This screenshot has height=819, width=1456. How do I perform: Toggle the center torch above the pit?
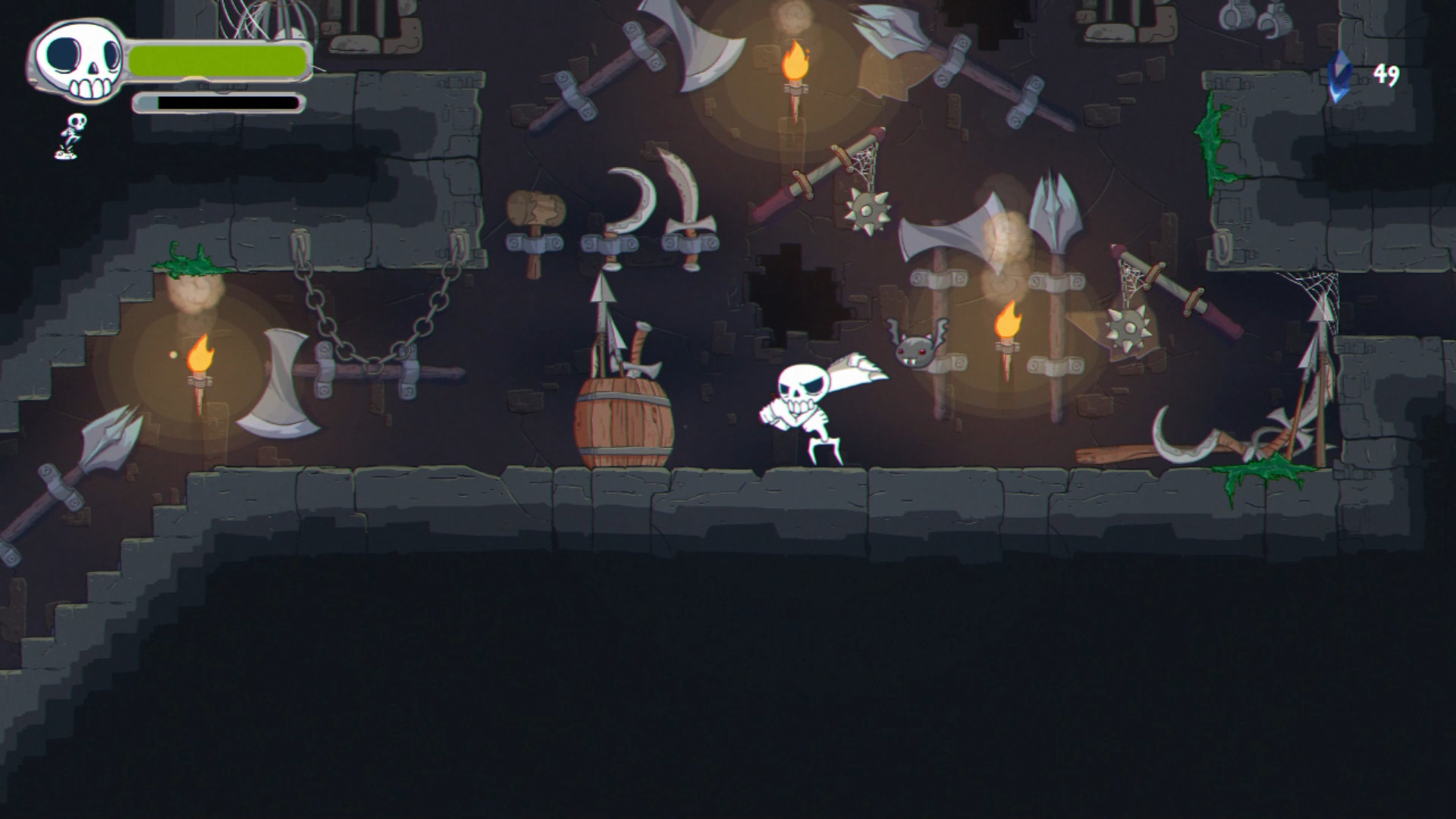tap(794, 61)
